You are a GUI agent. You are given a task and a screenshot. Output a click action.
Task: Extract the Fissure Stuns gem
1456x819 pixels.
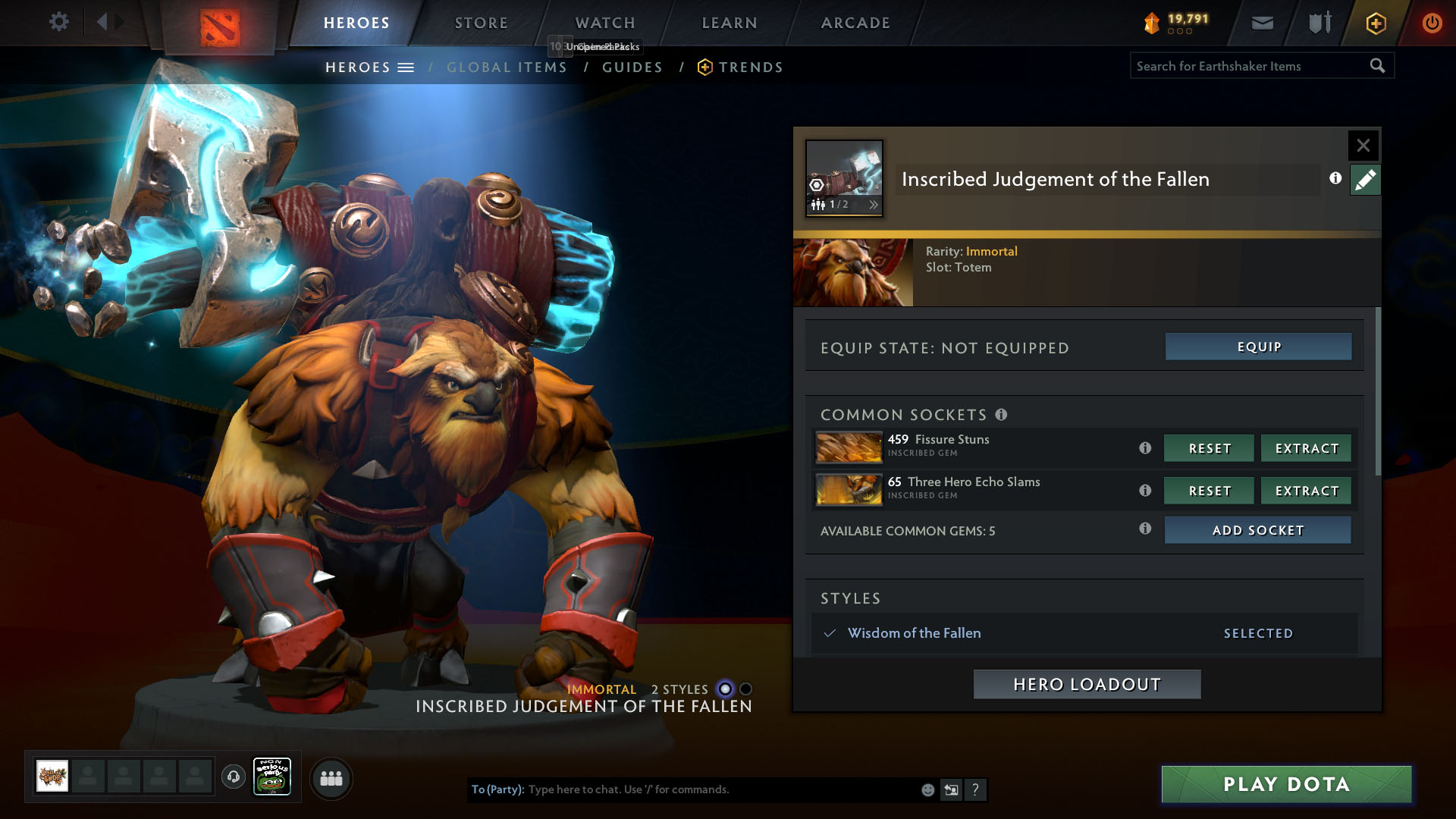[1306, 448]
